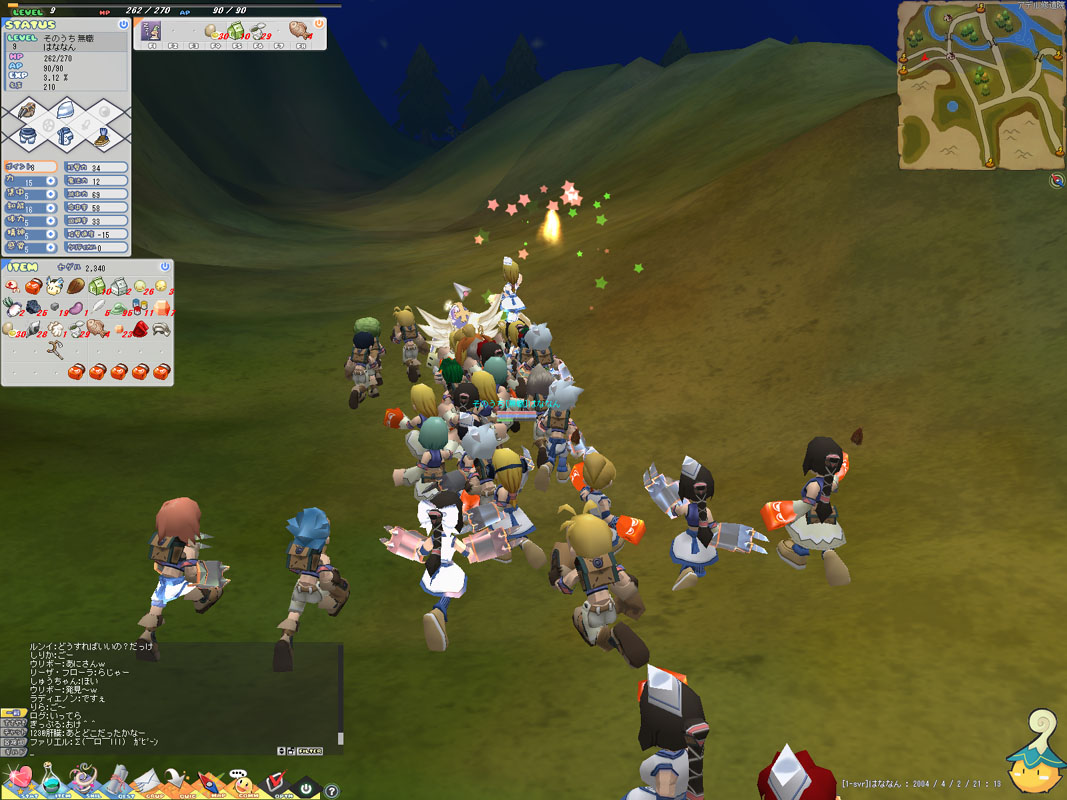Image resolution: width=1067 pixels, height=800 pixels.
Task: Close the hotkey bar with its orange power button
Action: (319, 24)
